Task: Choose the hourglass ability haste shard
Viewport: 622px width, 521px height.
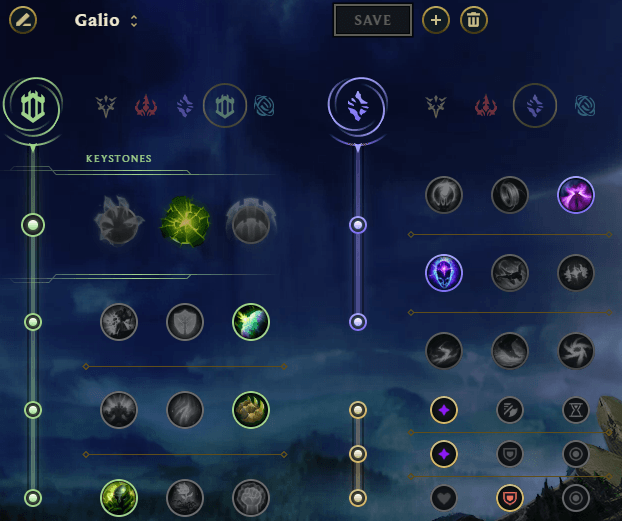Action: 576,409
